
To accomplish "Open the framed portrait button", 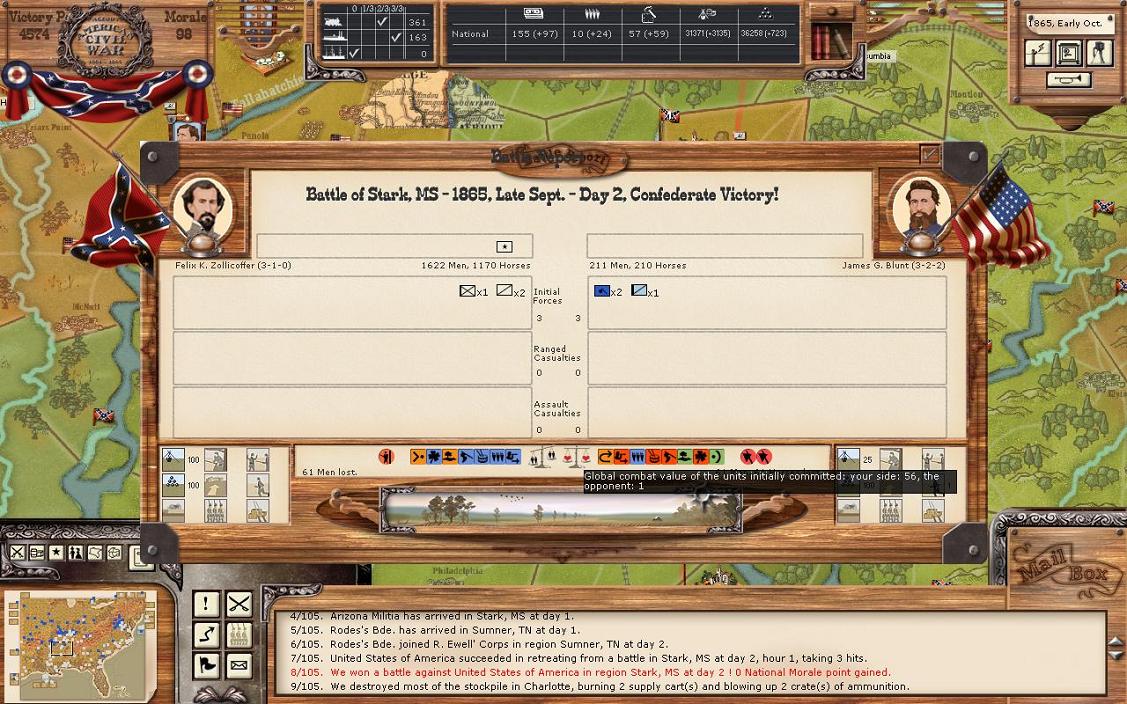I will tap(1068, 53).
